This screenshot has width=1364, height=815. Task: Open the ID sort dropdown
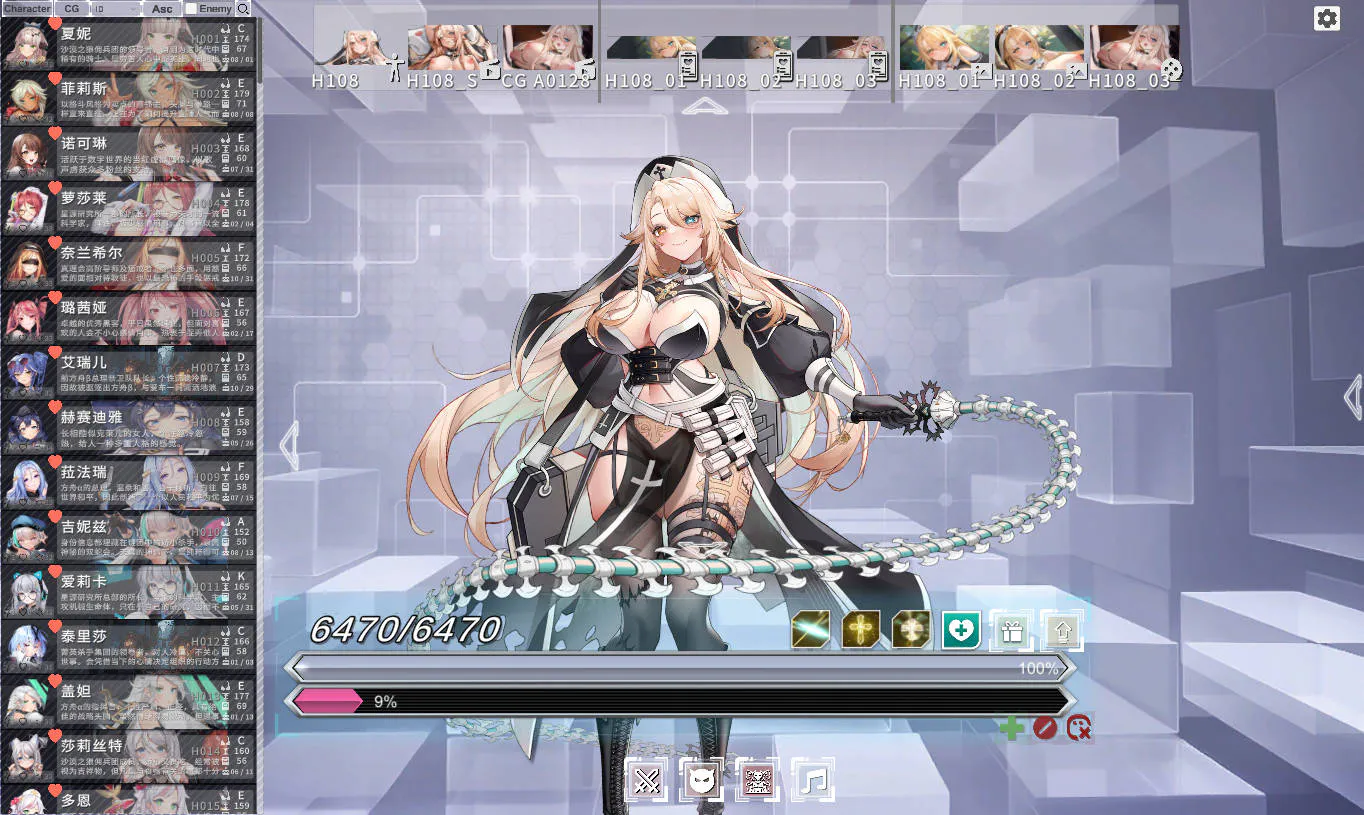coord(115,9)
